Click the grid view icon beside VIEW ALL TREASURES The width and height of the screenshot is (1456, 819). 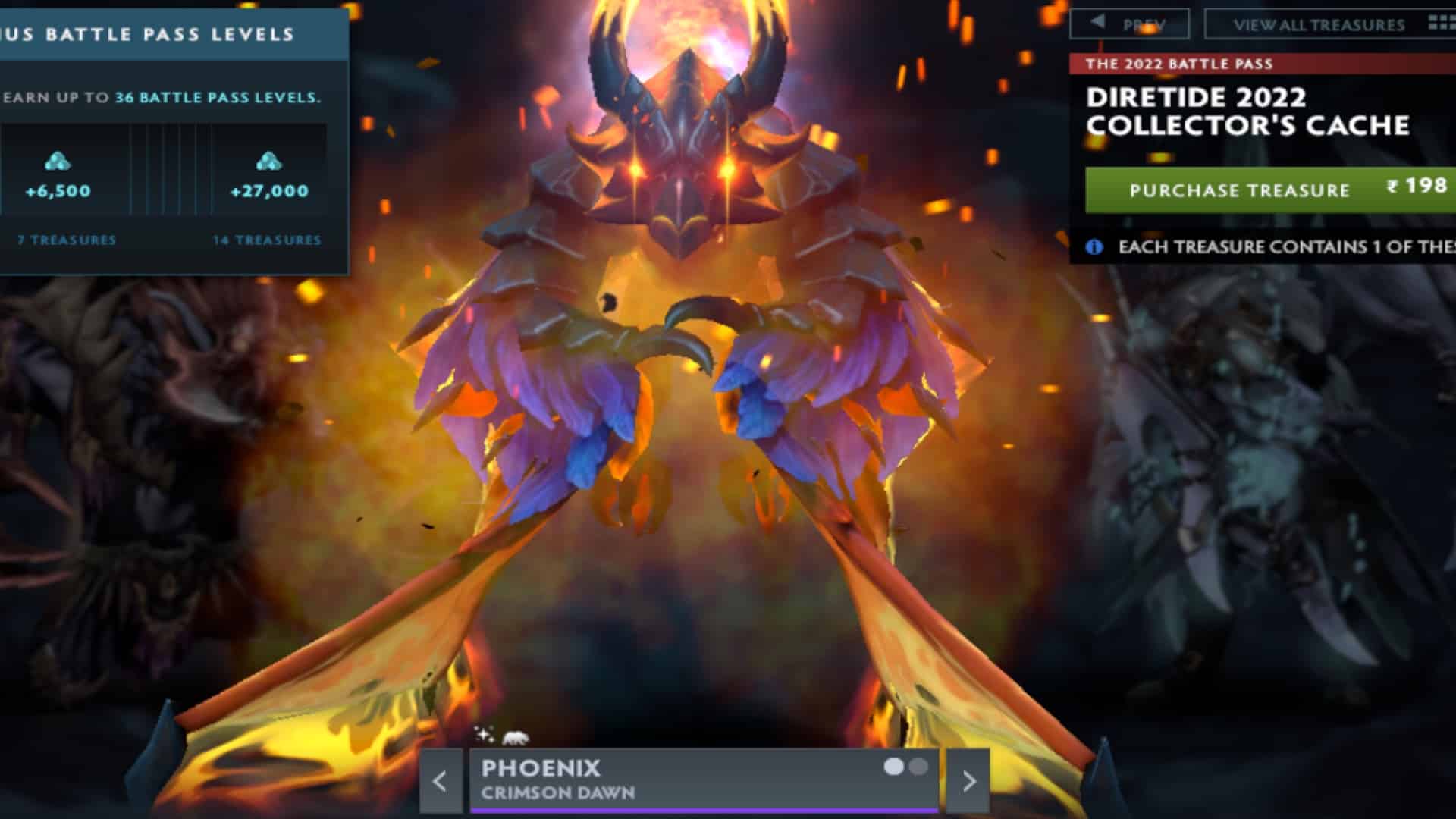(1439, 24)
